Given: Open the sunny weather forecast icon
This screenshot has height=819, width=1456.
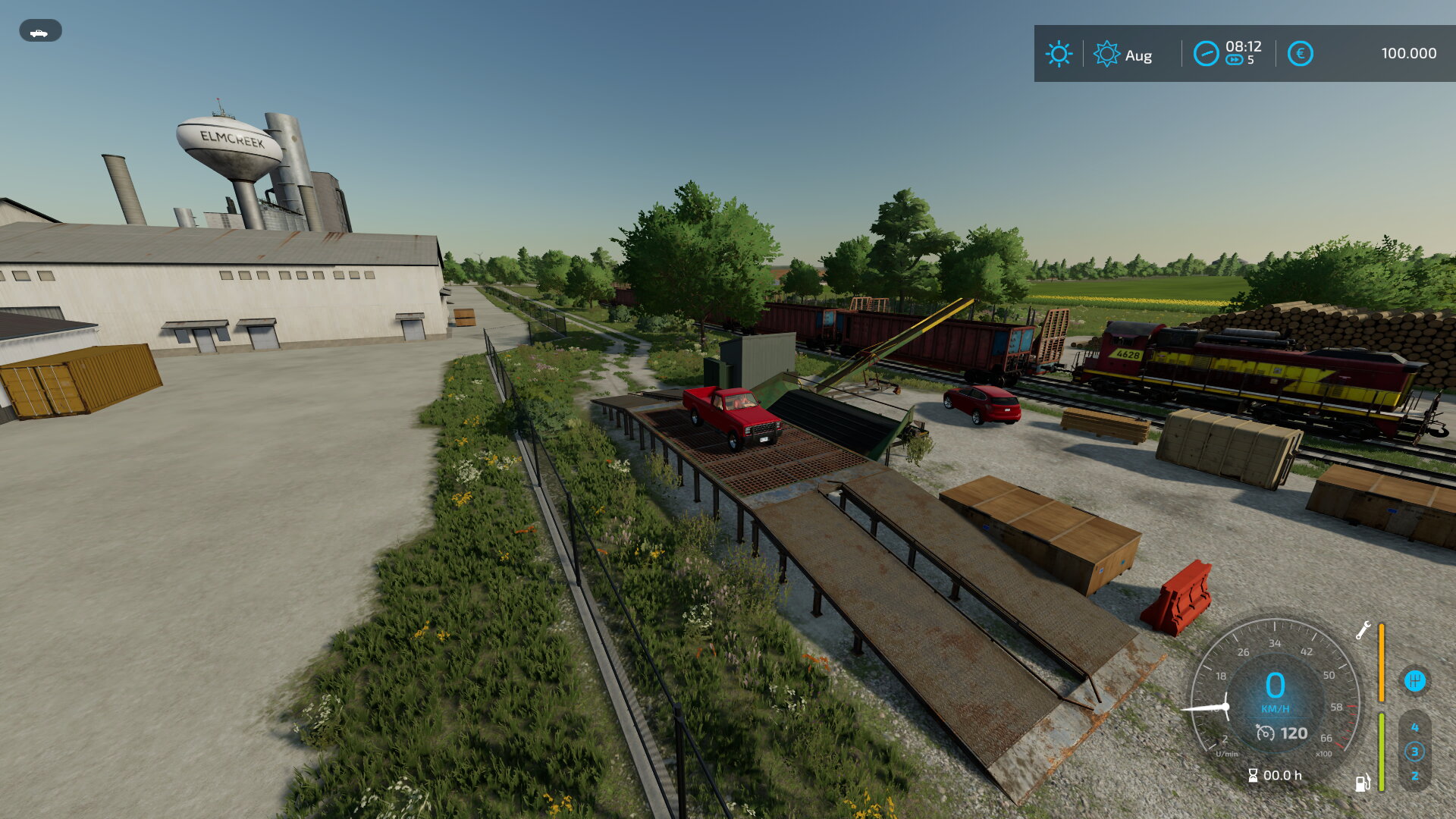Looking at the screenshot, I should [x=1059, y=54].
